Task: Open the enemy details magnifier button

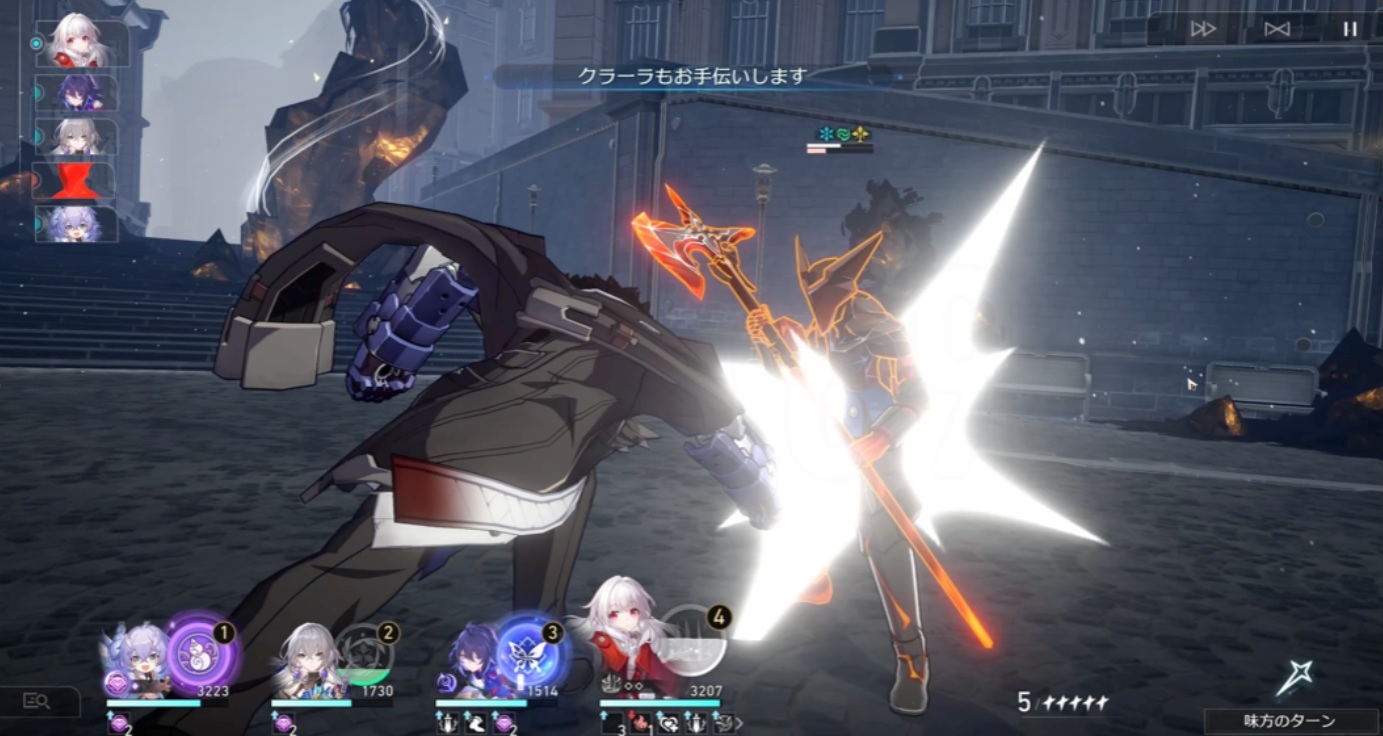Action: 37,702
